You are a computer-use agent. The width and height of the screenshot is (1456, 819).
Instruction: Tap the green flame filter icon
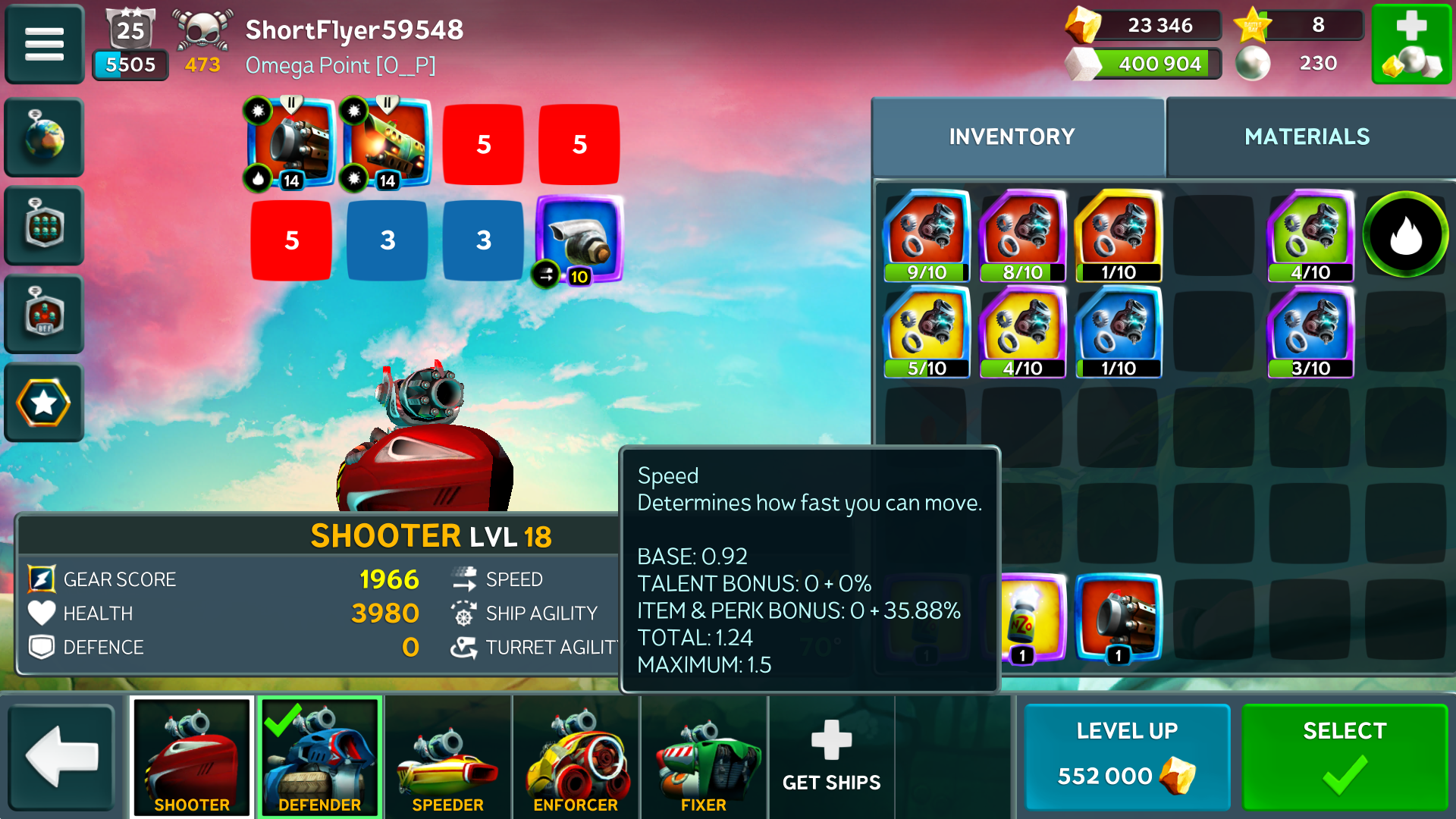(1405, 234)
